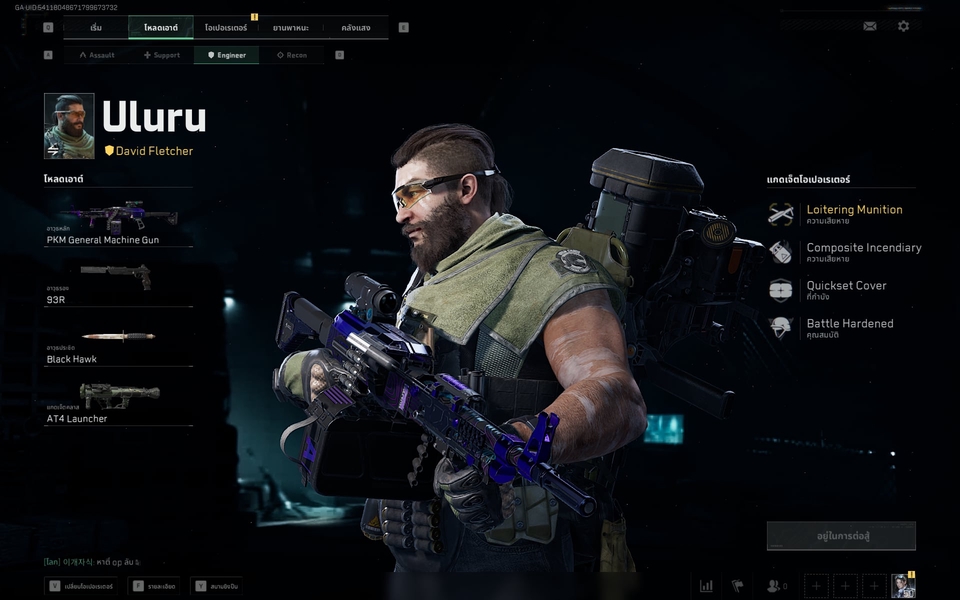Switch to the เริ่ม (Start) tab
This screenshot has height=600, width=960.
point(96,28)
